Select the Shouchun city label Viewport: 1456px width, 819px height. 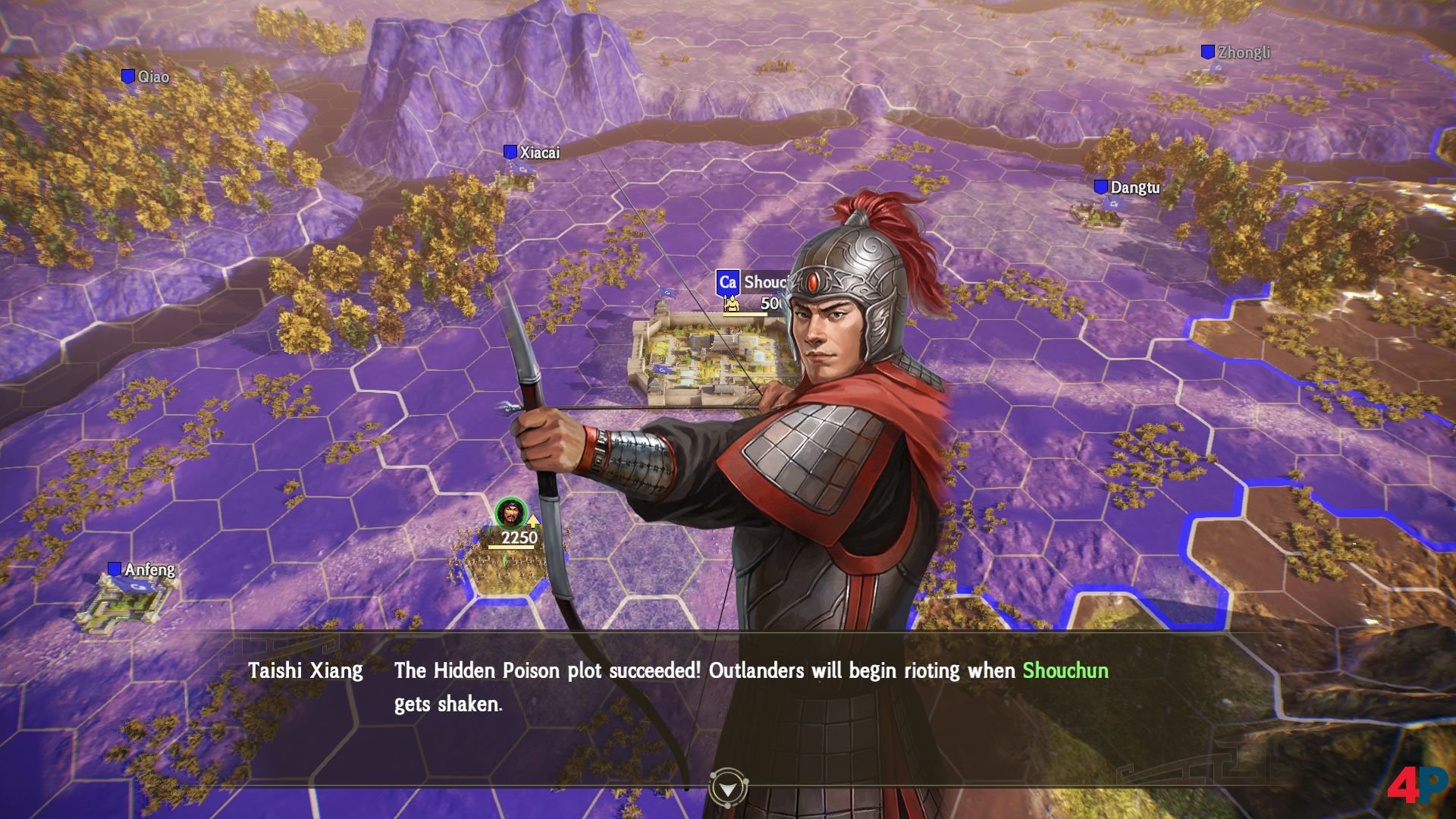752,283
